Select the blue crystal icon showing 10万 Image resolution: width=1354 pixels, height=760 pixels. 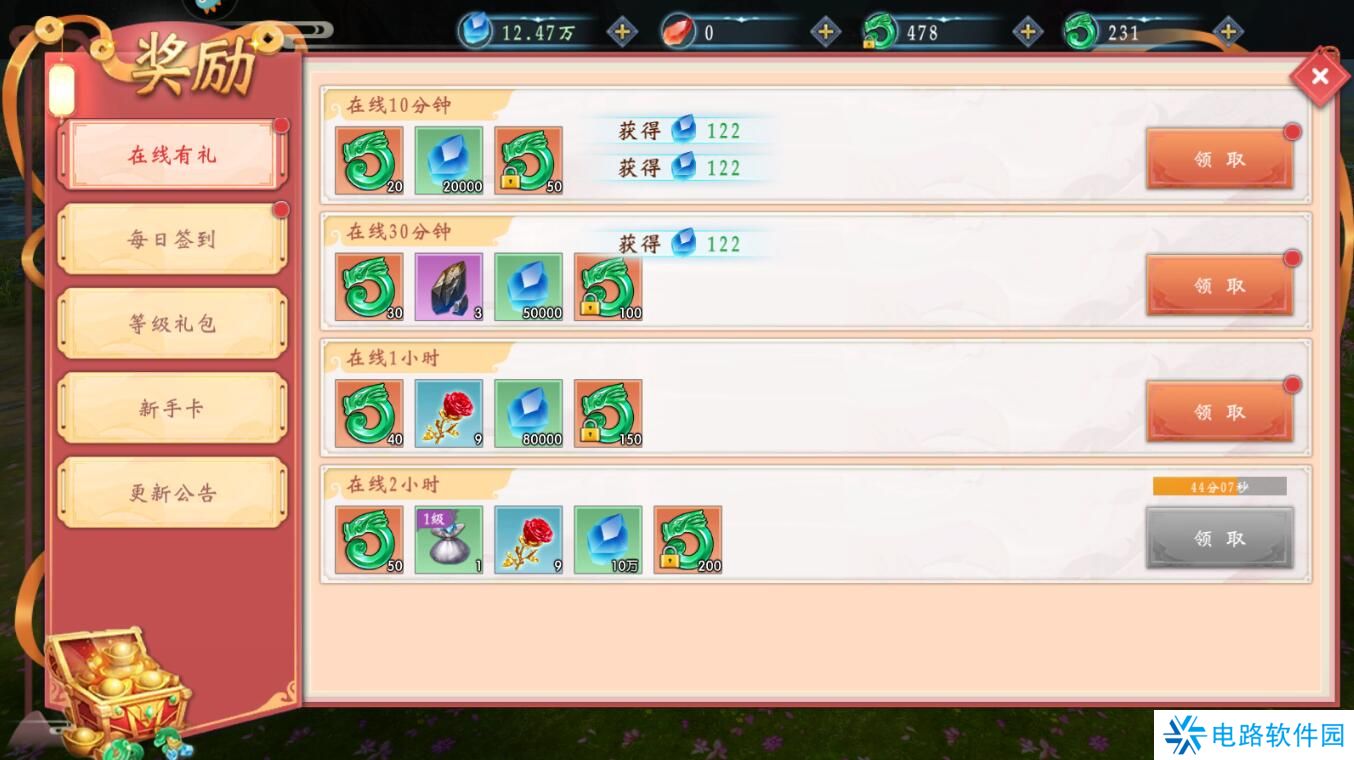tap(608, 539)
